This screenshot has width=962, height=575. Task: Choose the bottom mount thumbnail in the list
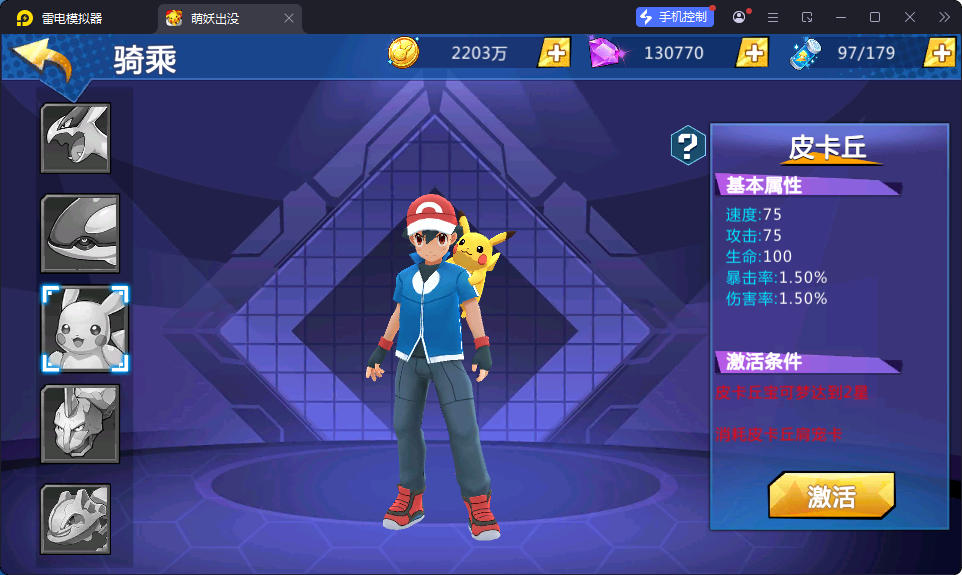click(x=75, y=518)
